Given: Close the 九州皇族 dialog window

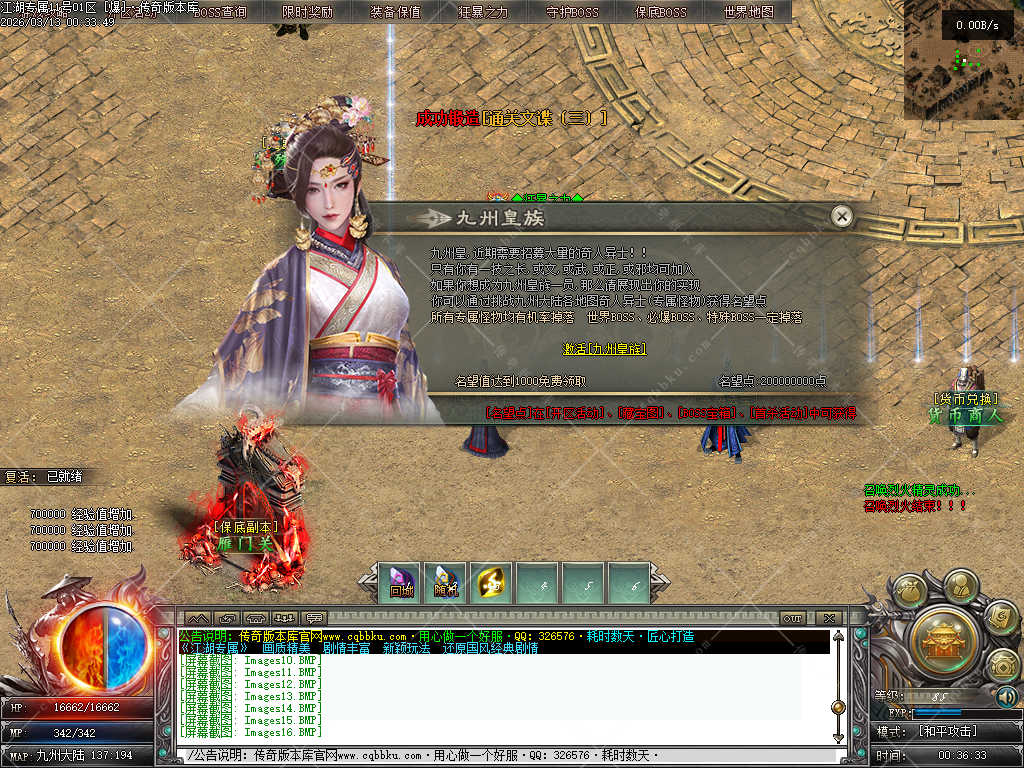Looking at the screenshot, I should click(x=842, y=216).
